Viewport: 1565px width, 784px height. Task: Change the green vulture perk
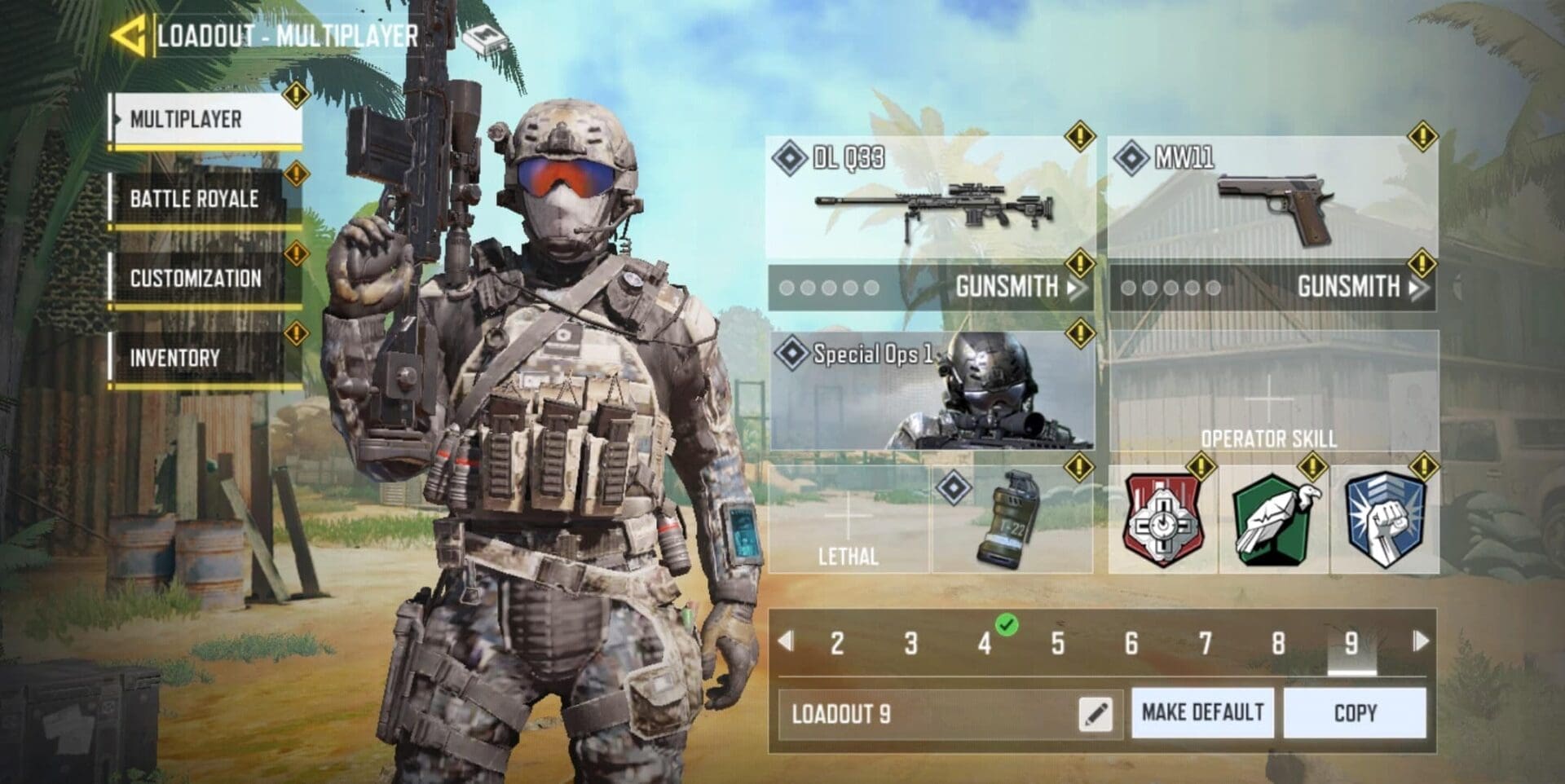pyautogui.click(x=1273, y=520)
